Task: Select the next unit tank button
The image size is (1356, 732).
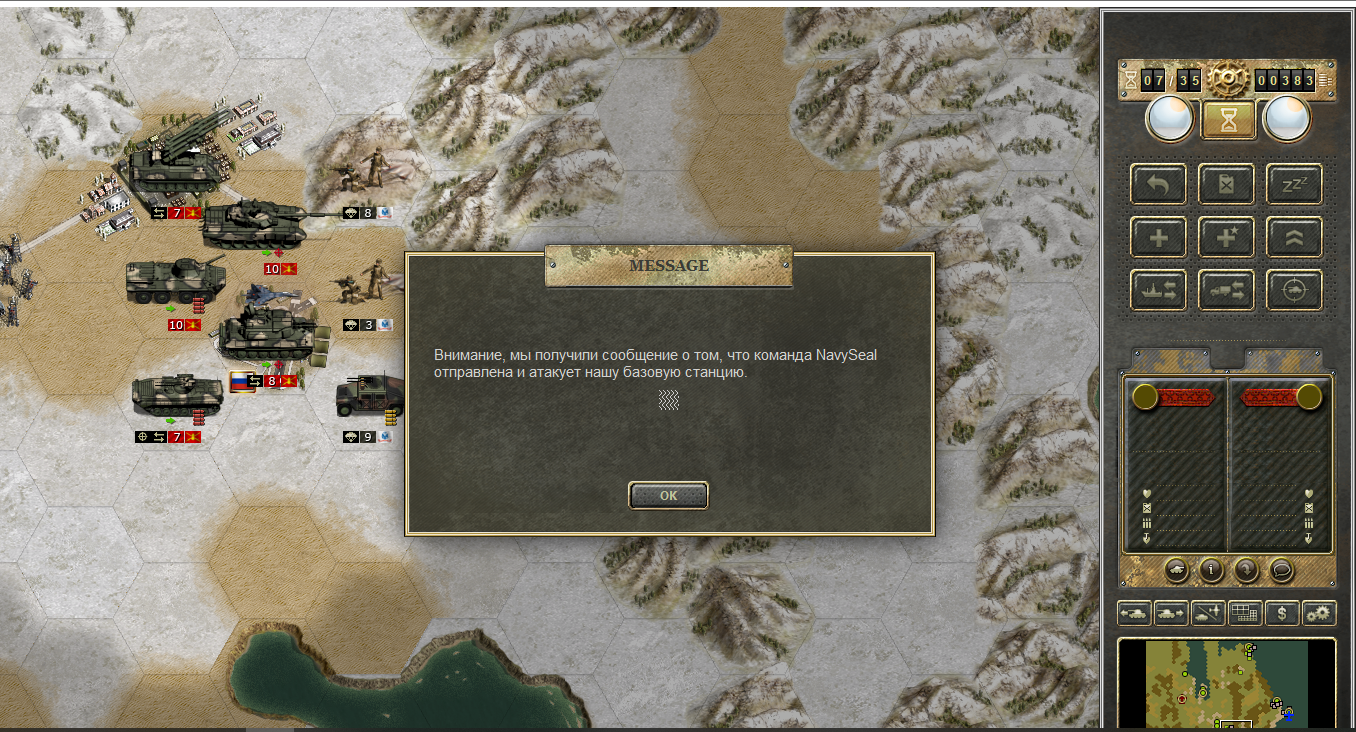Action: (1171, 613)
